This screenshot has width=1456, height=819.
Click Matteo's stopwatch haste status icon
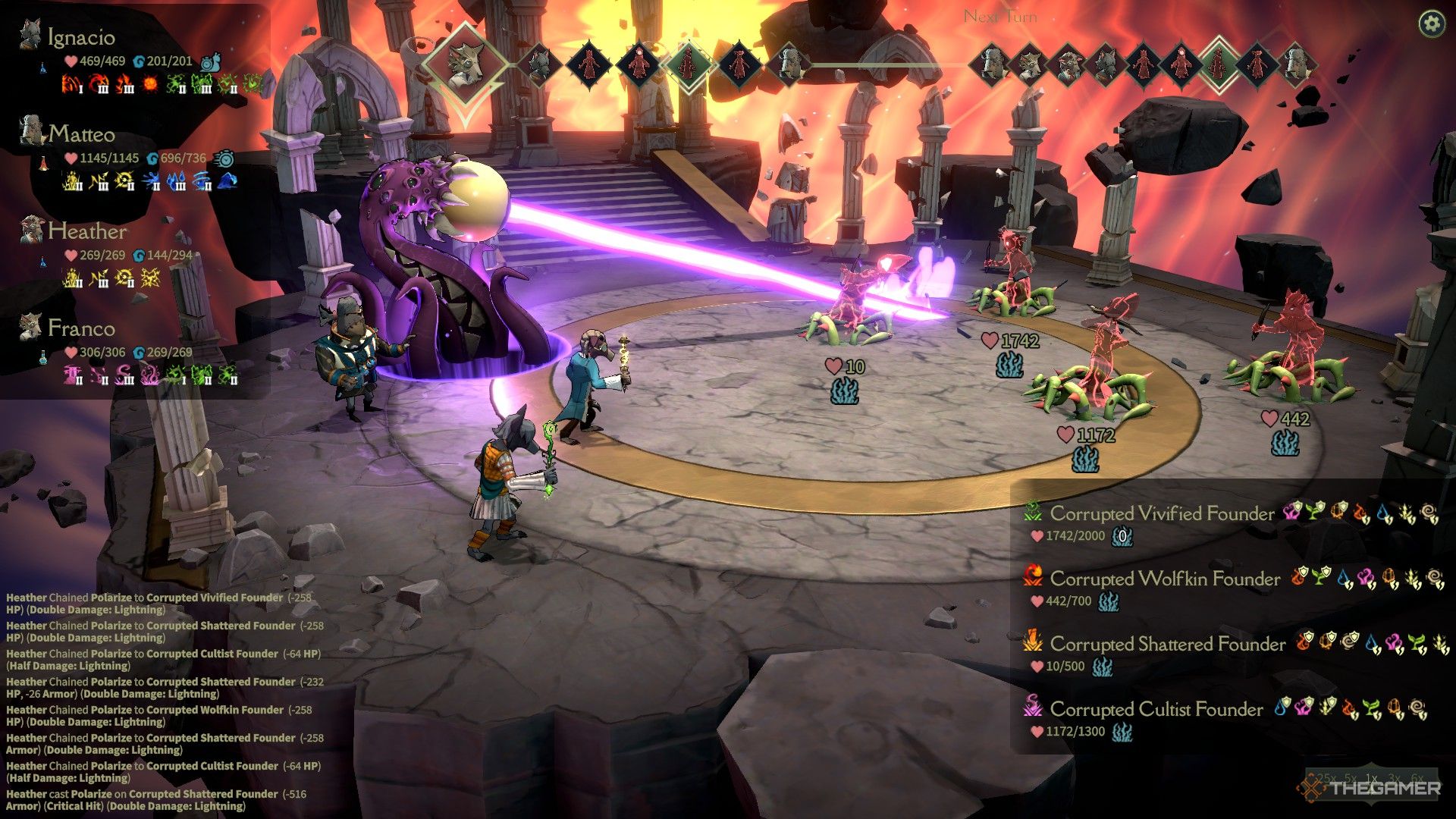[x=224, y=160]
